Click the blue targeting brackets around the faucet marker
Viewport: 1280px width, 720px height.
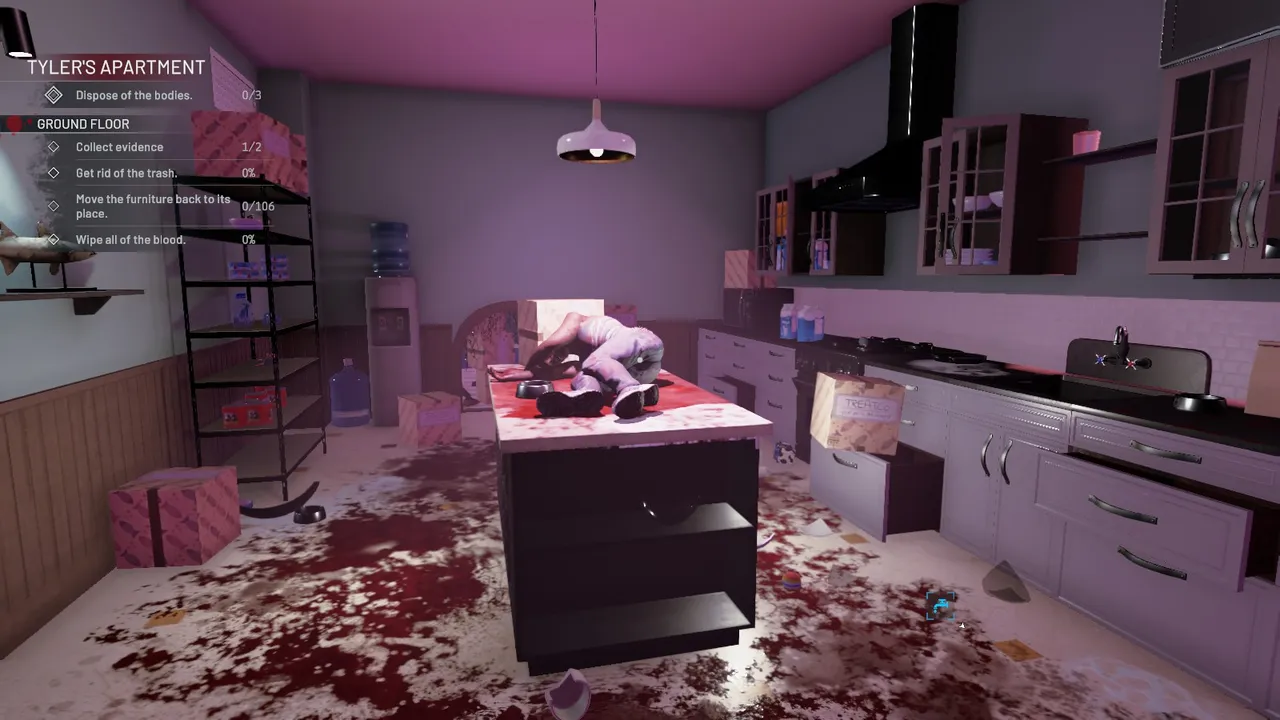point(941,606)
